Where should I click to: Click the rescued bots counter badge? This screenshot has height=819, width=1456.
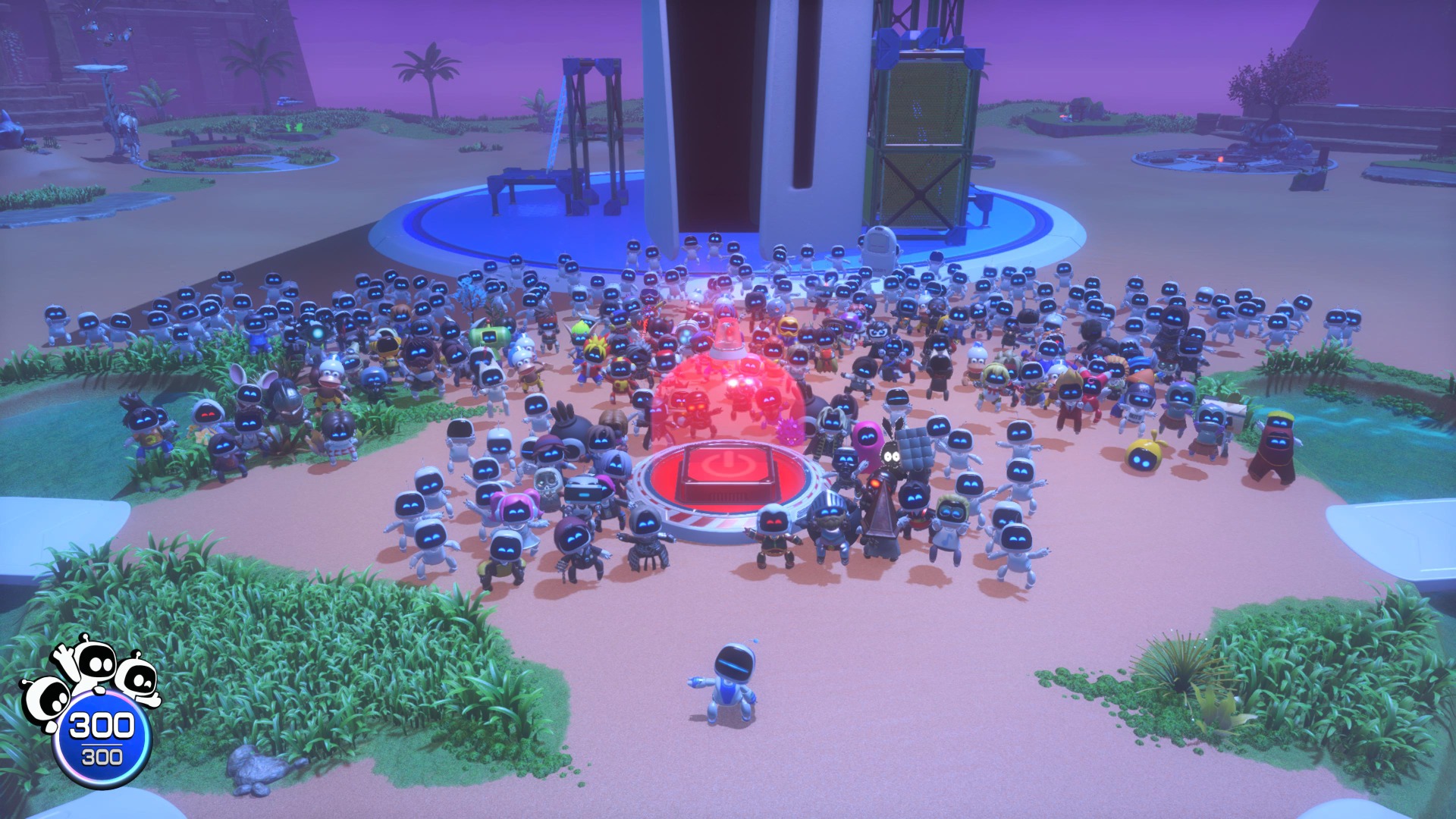[x=102, y=739]
